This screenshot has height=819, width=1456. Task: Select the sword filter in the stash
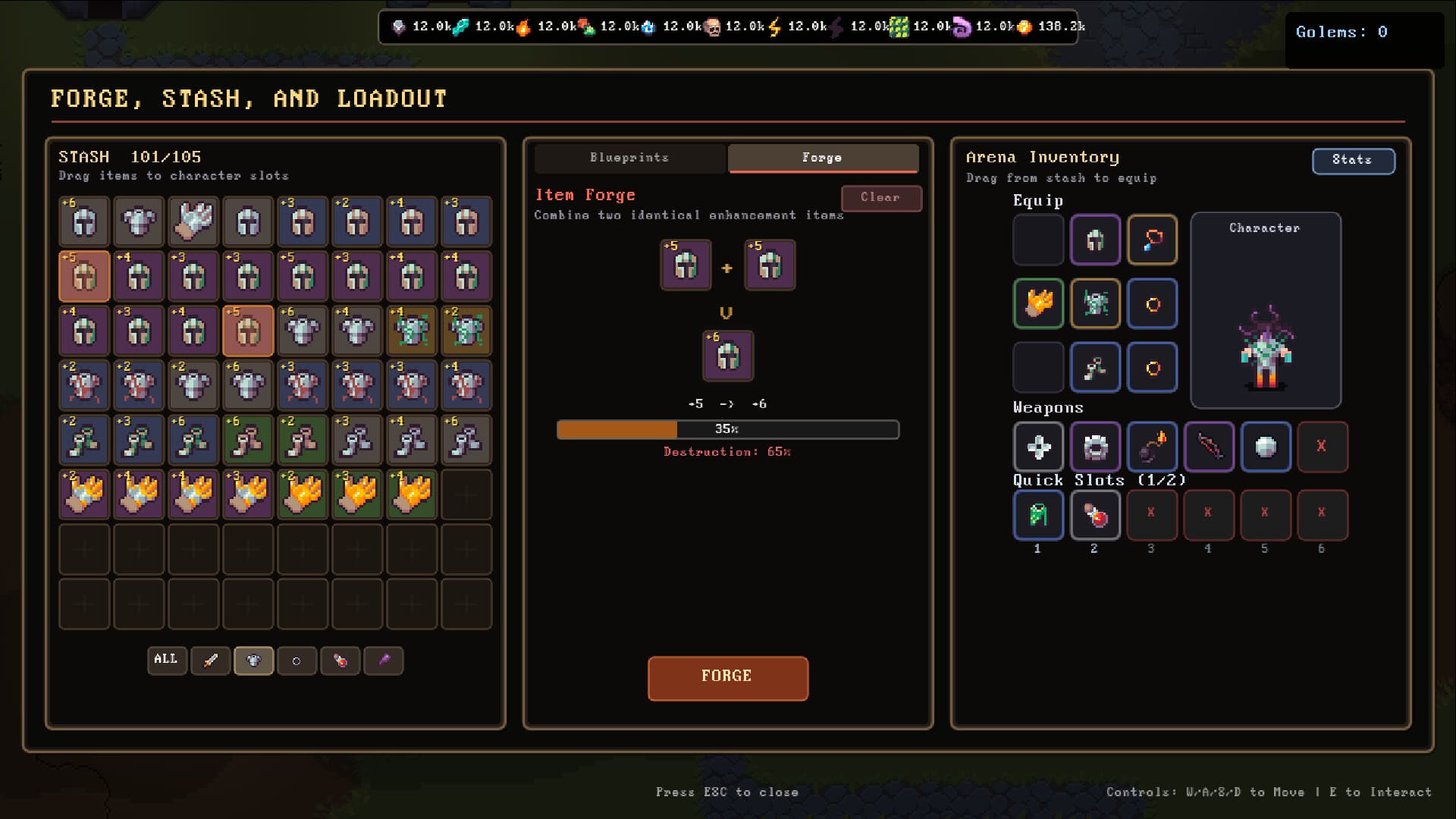point(211,661)
